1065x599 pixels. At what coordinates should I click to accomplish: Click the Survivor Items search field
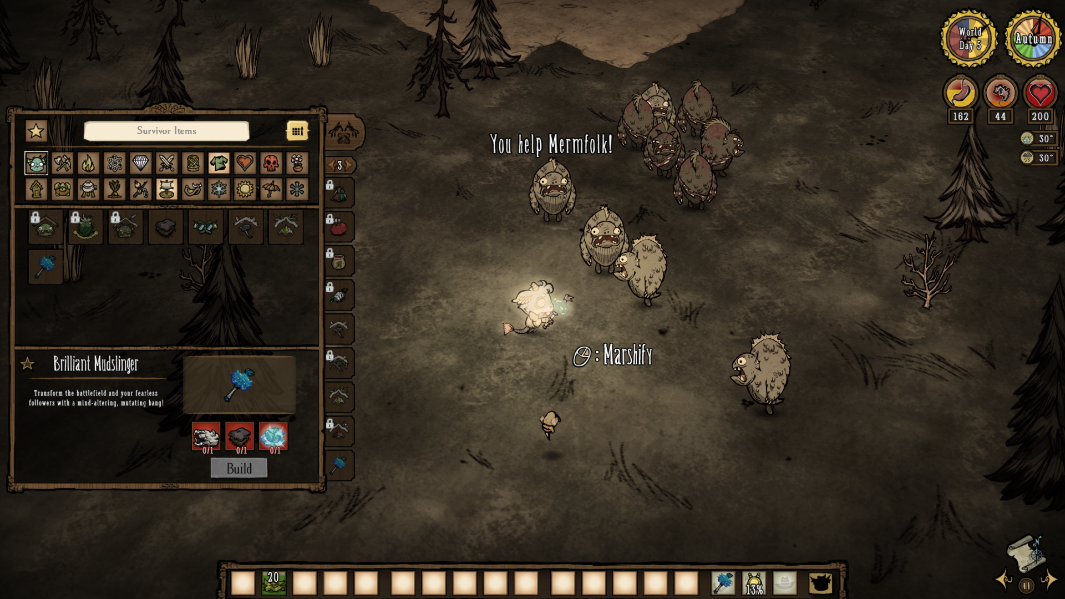[x=166, y=131]
